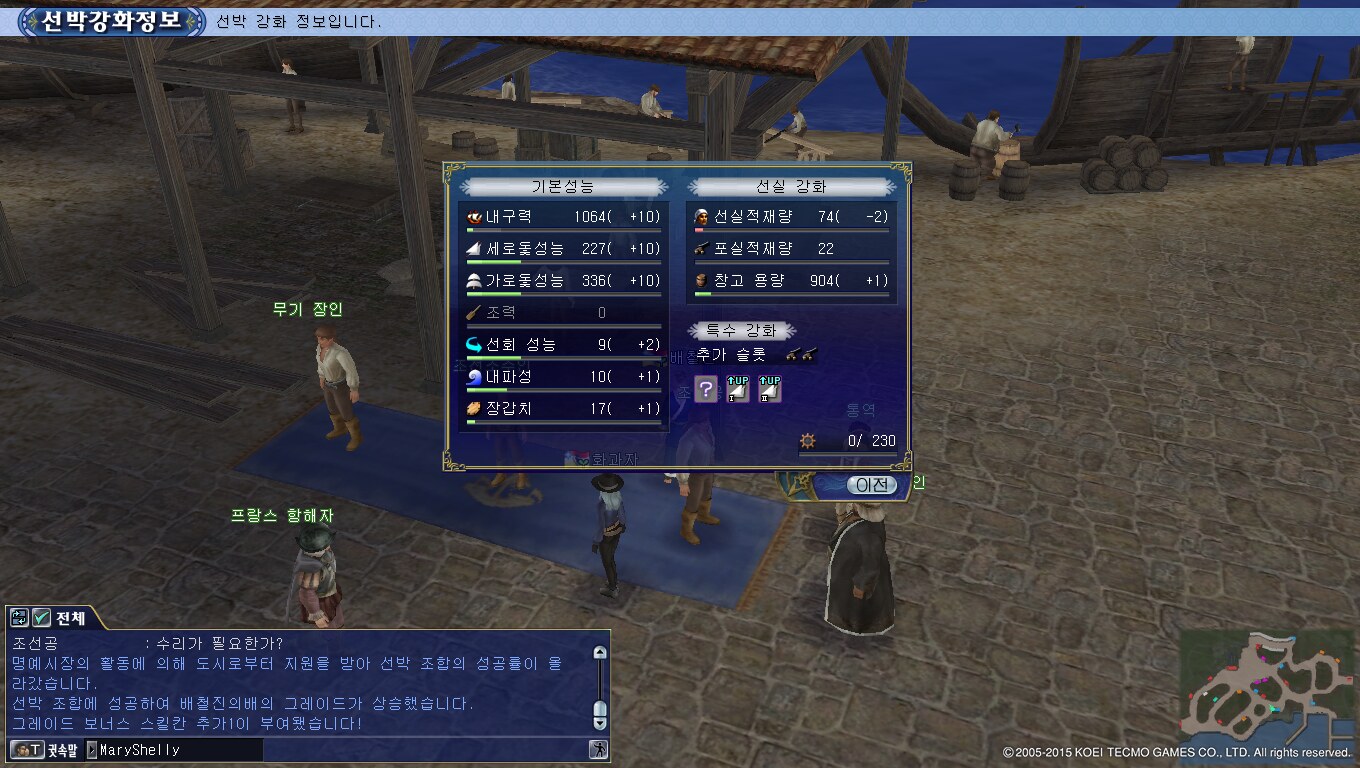Toggle the chat window swap arrows icon
Screen dimensions: 1360x768
(x=20, y=618)
